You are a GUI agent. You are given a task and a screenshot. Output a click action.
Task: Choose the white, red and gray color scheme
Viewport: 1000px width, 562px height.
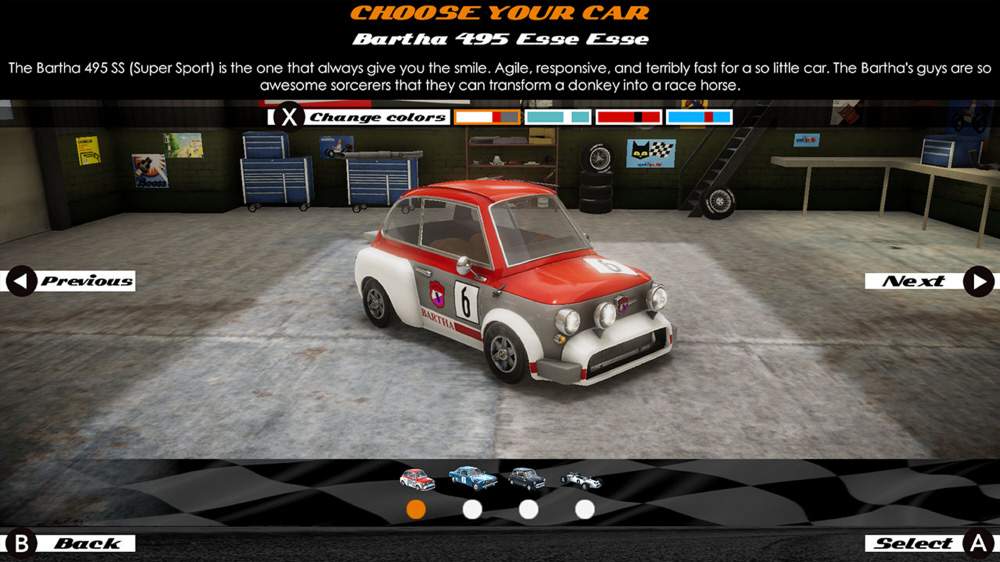pos(488,117)
